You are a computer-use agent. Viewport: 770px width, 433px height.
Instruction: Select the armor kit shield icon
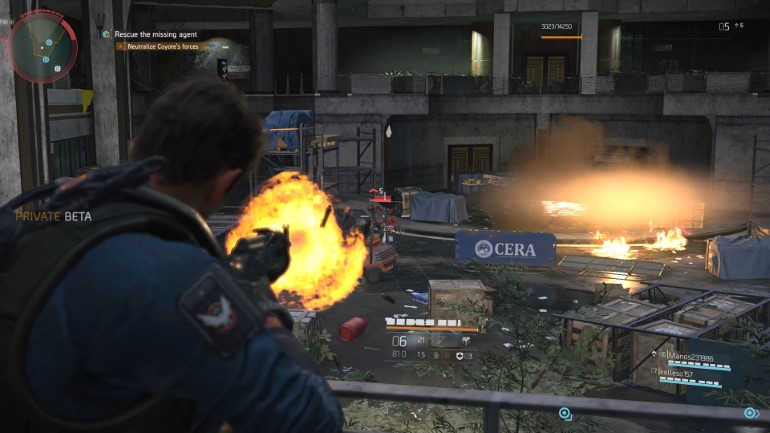459,355
